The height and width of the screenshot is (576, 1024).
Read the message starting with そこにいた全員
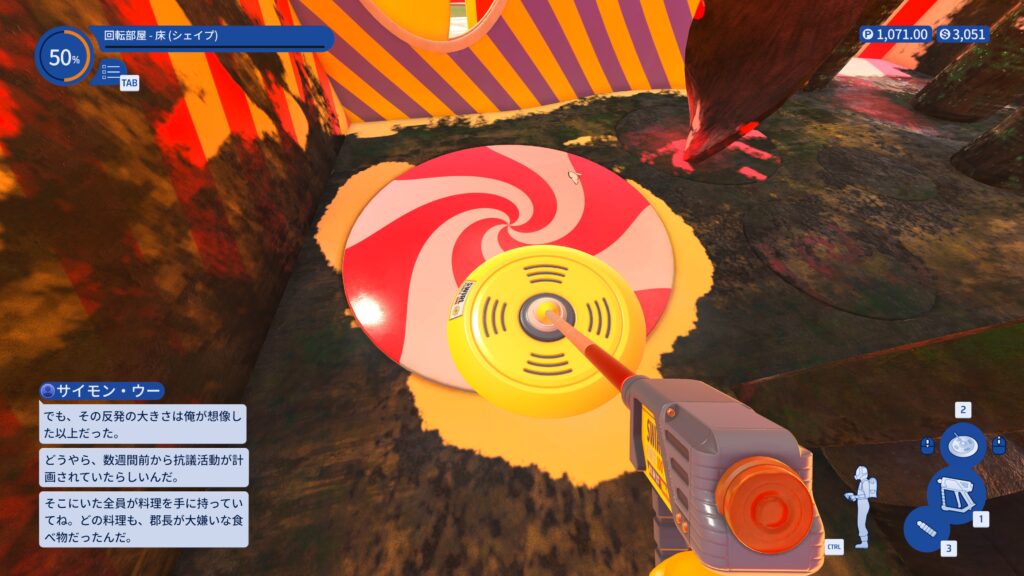pos(142,518)
